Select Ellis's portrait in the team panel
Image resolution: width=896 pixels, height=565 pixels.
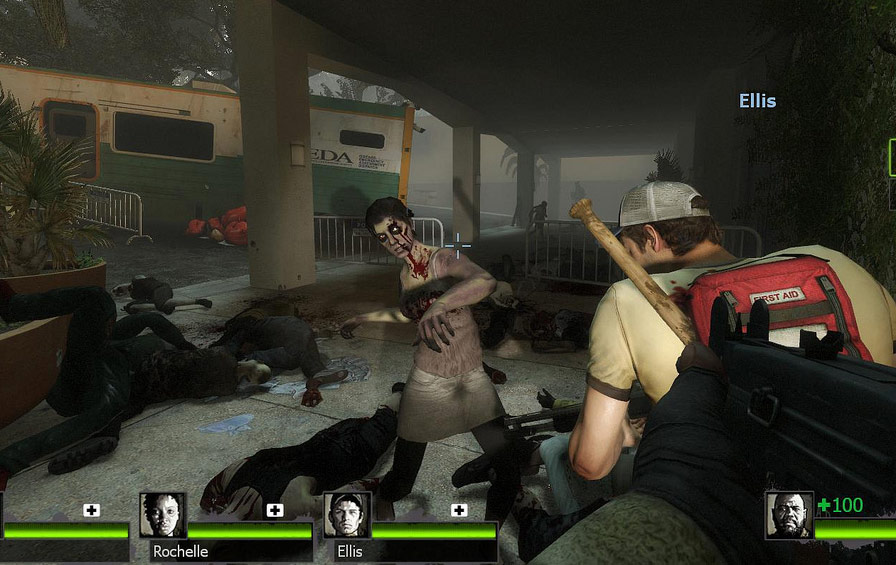point(346,515)
